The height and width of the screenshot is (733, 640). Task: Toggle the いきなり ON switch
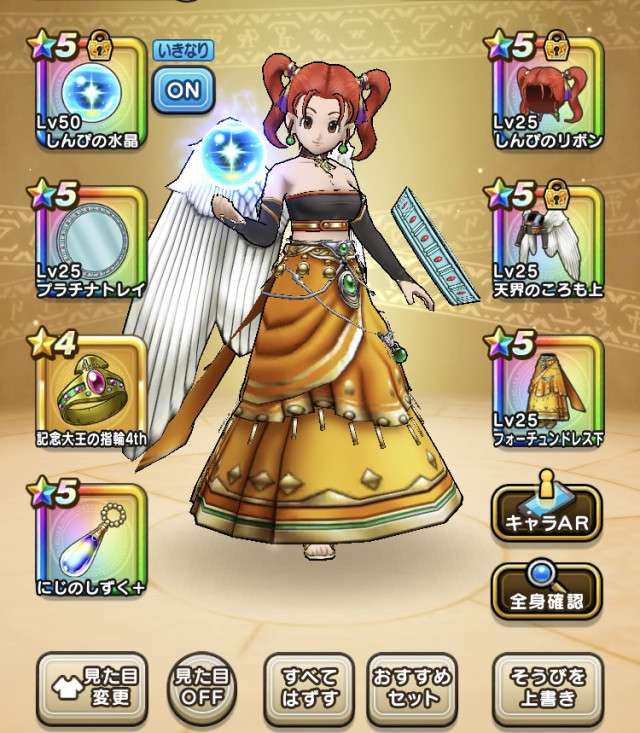(183, 88)
